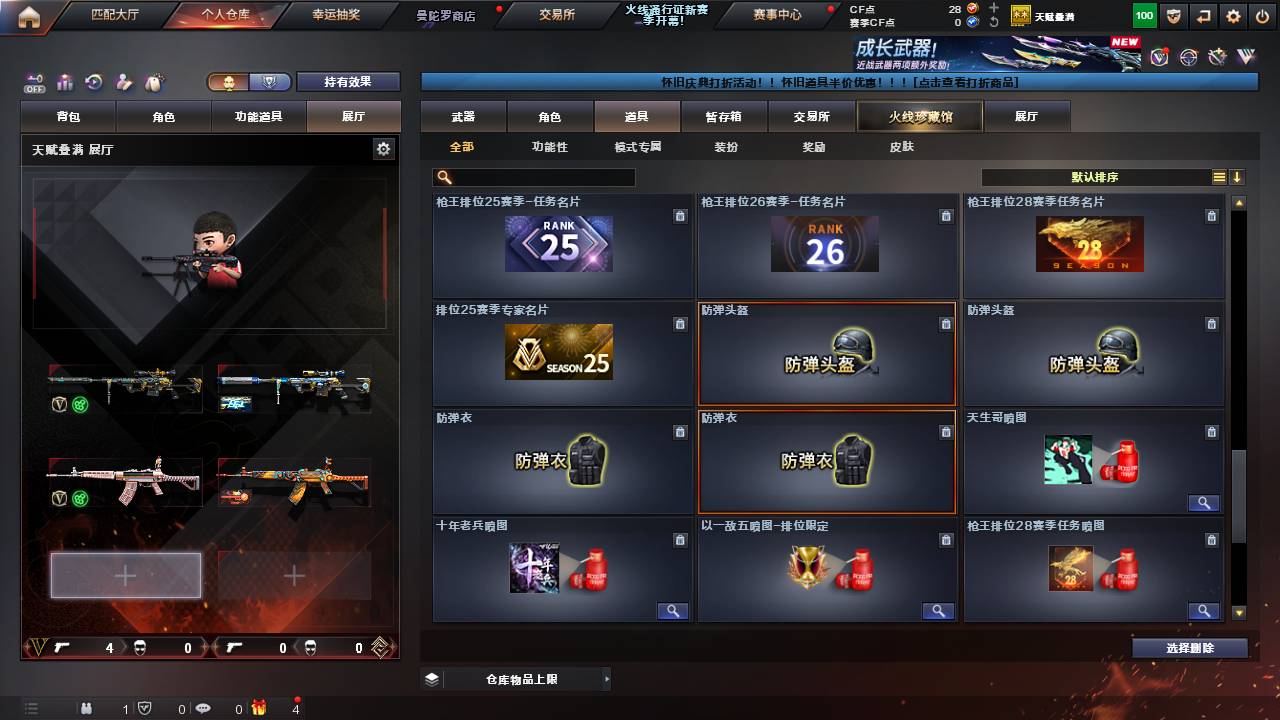Click into the item search input field

[x=540, y=177]
